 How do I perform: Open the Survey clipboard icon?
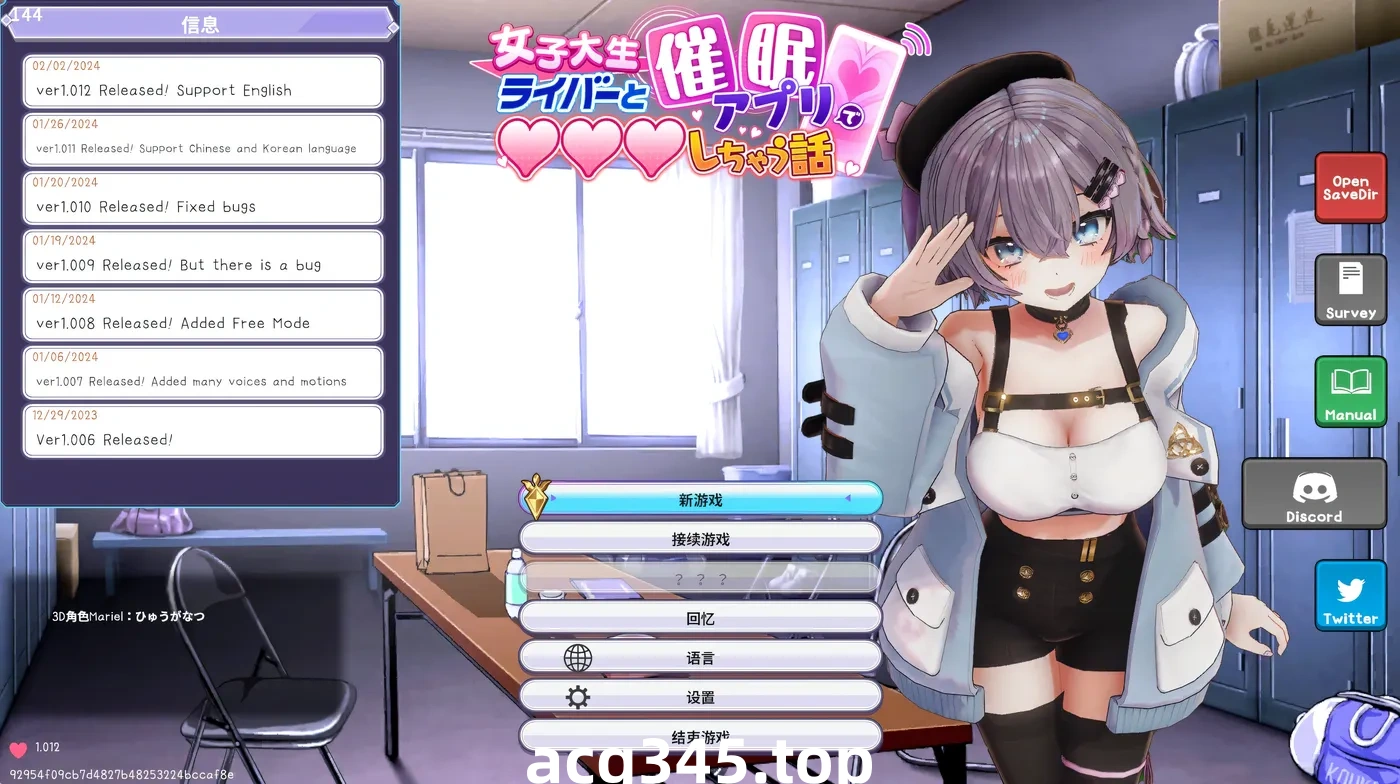pos(1350,290)
